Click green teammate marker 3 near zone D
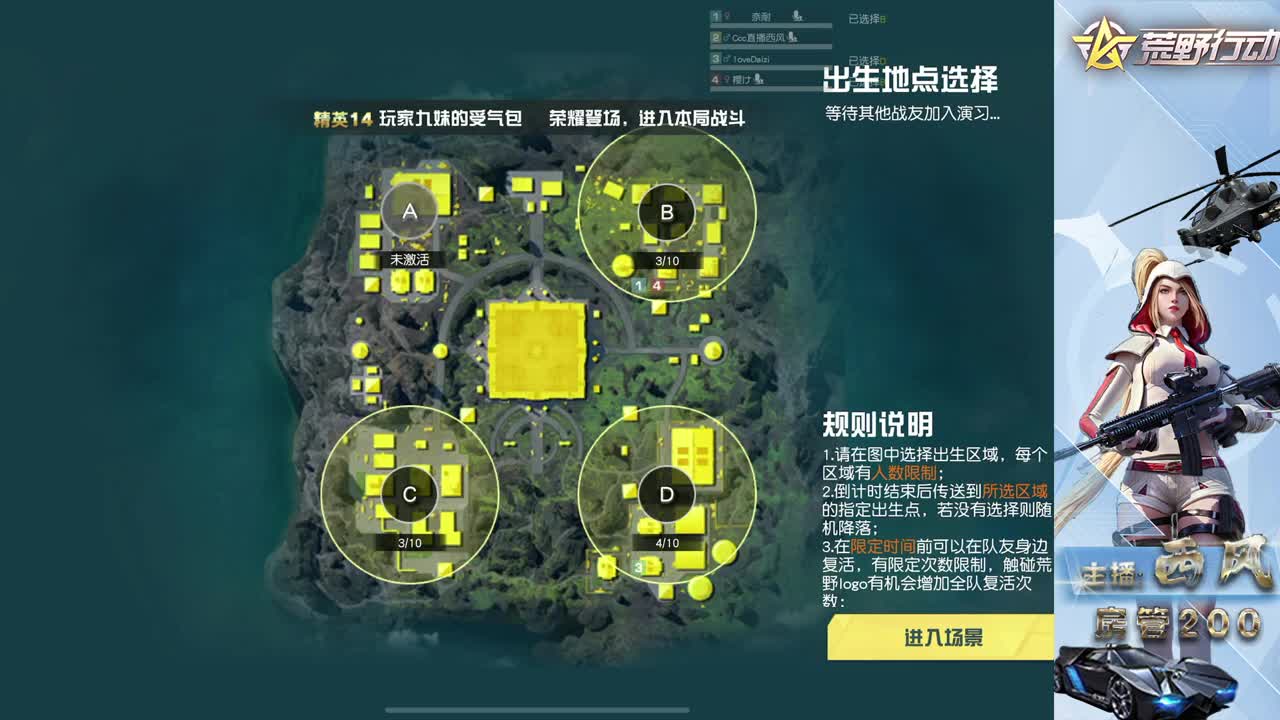This screenshot has height=720, width=1280. point(638,566)
